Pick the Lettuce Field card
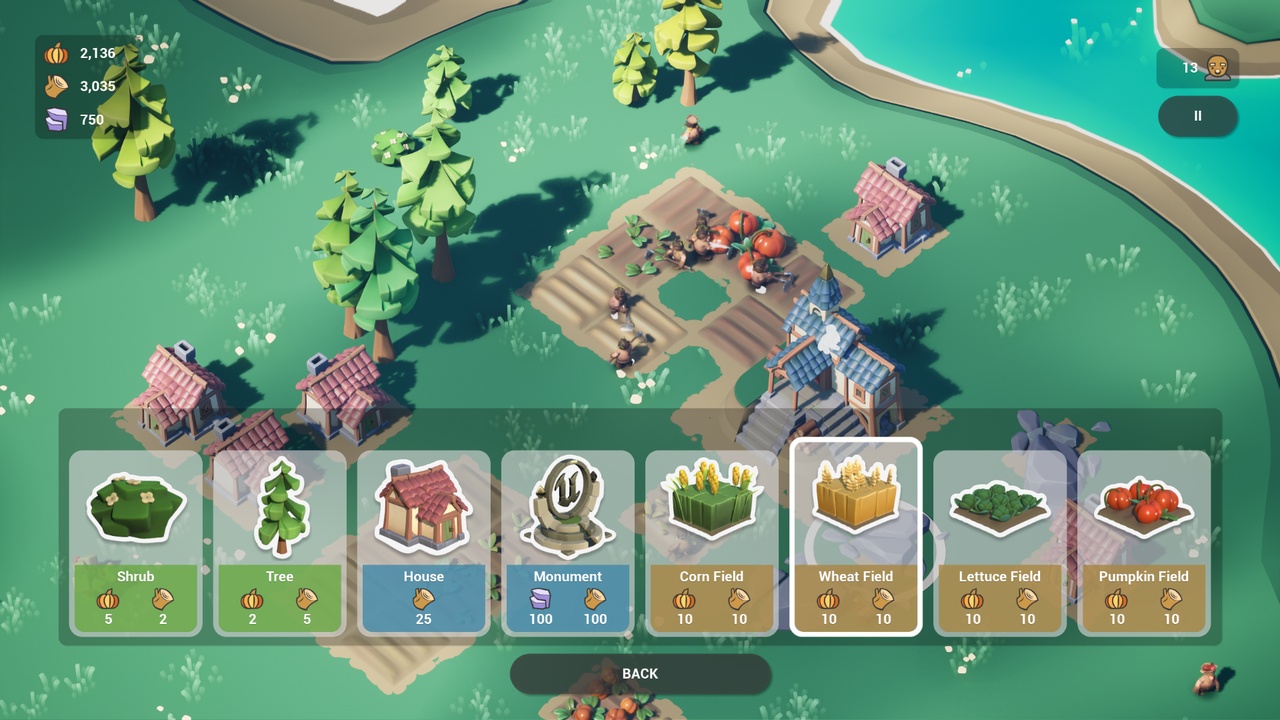The height and width of the screenshot is (720, 1280). 999,542
